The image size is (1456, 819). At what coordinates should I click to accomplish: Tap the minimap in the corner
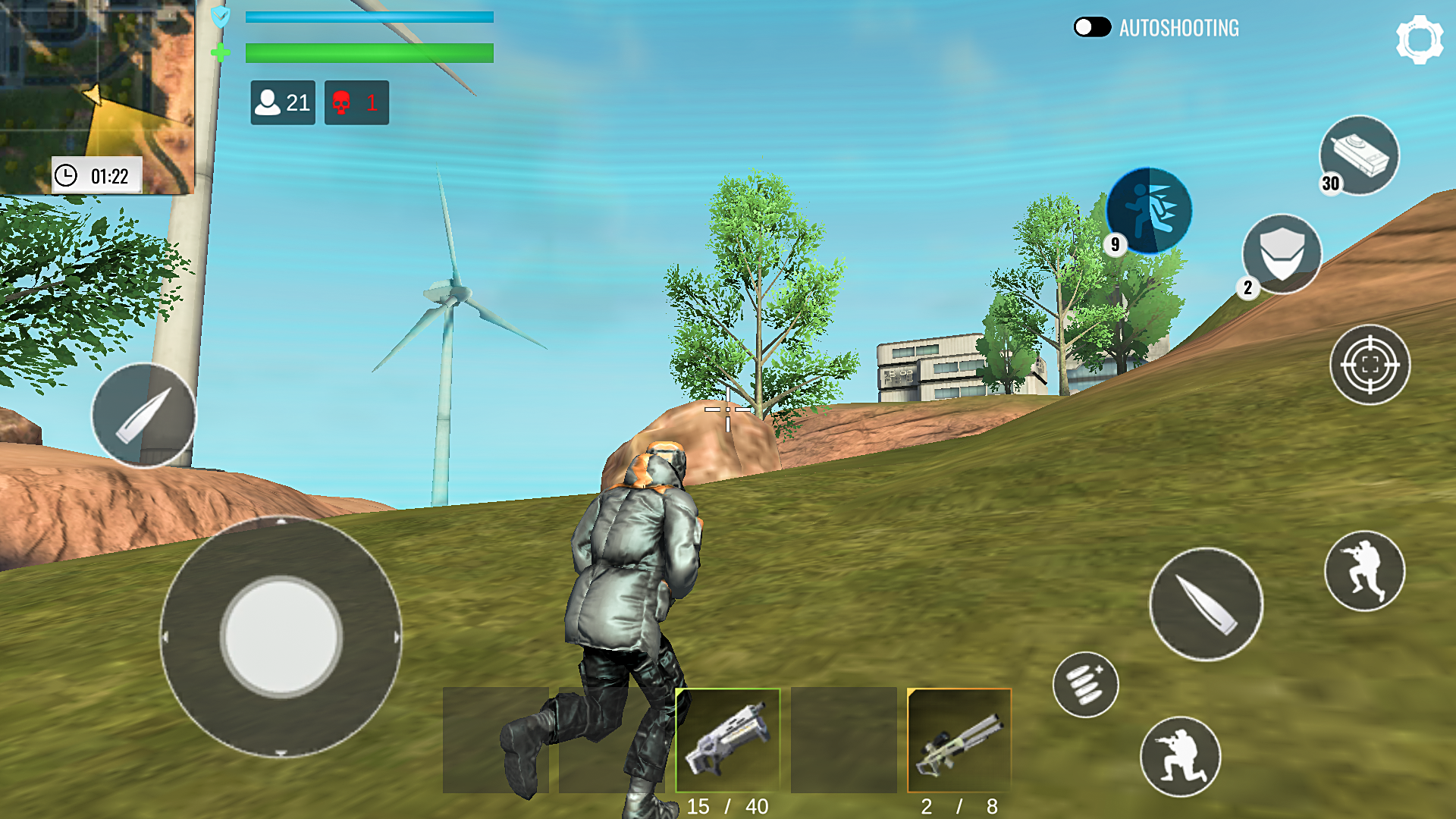coord(99,83)
